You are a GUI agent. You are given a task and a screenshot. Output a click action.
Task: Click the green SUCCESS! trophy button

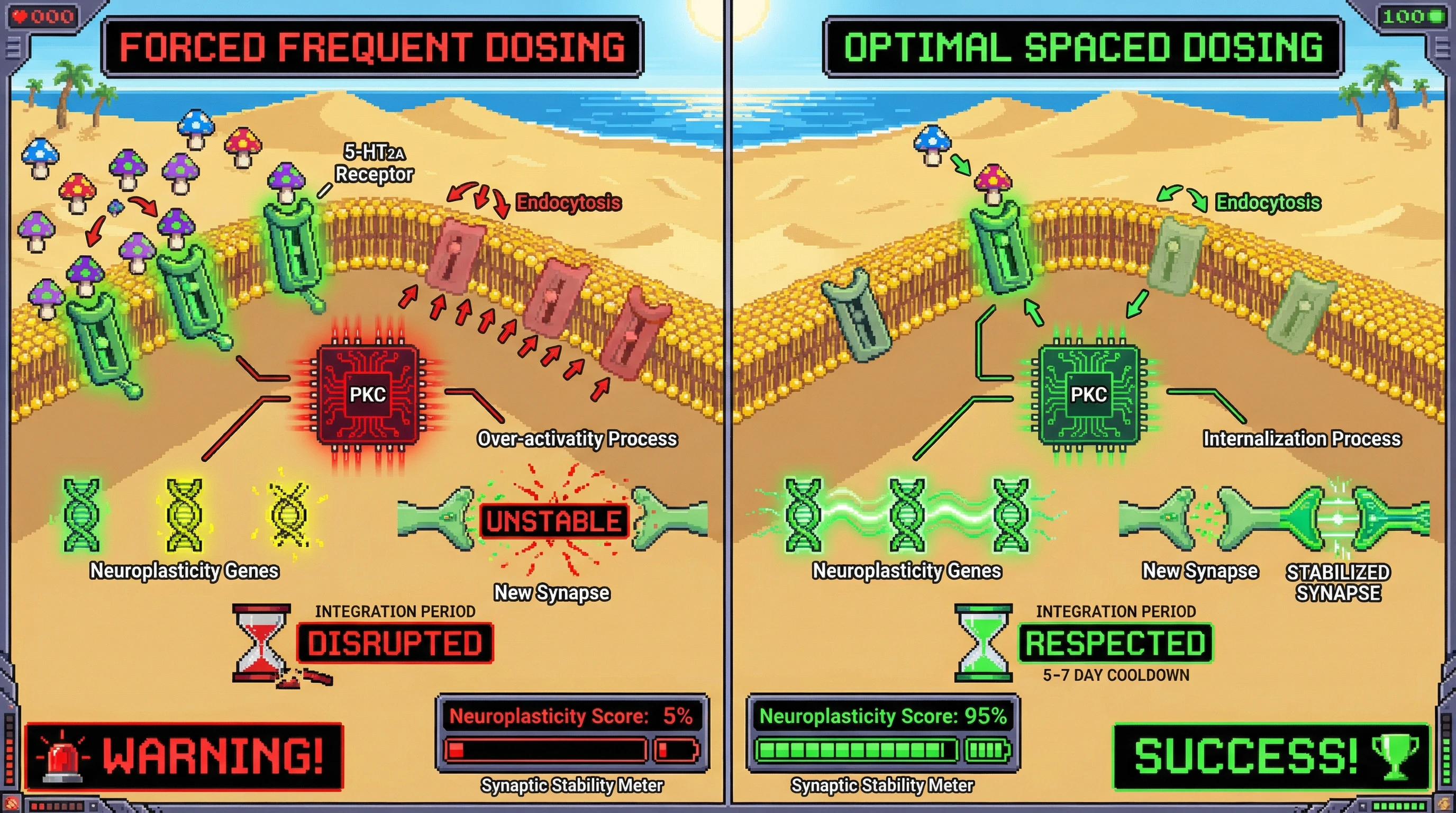[x=1272, y=756]
